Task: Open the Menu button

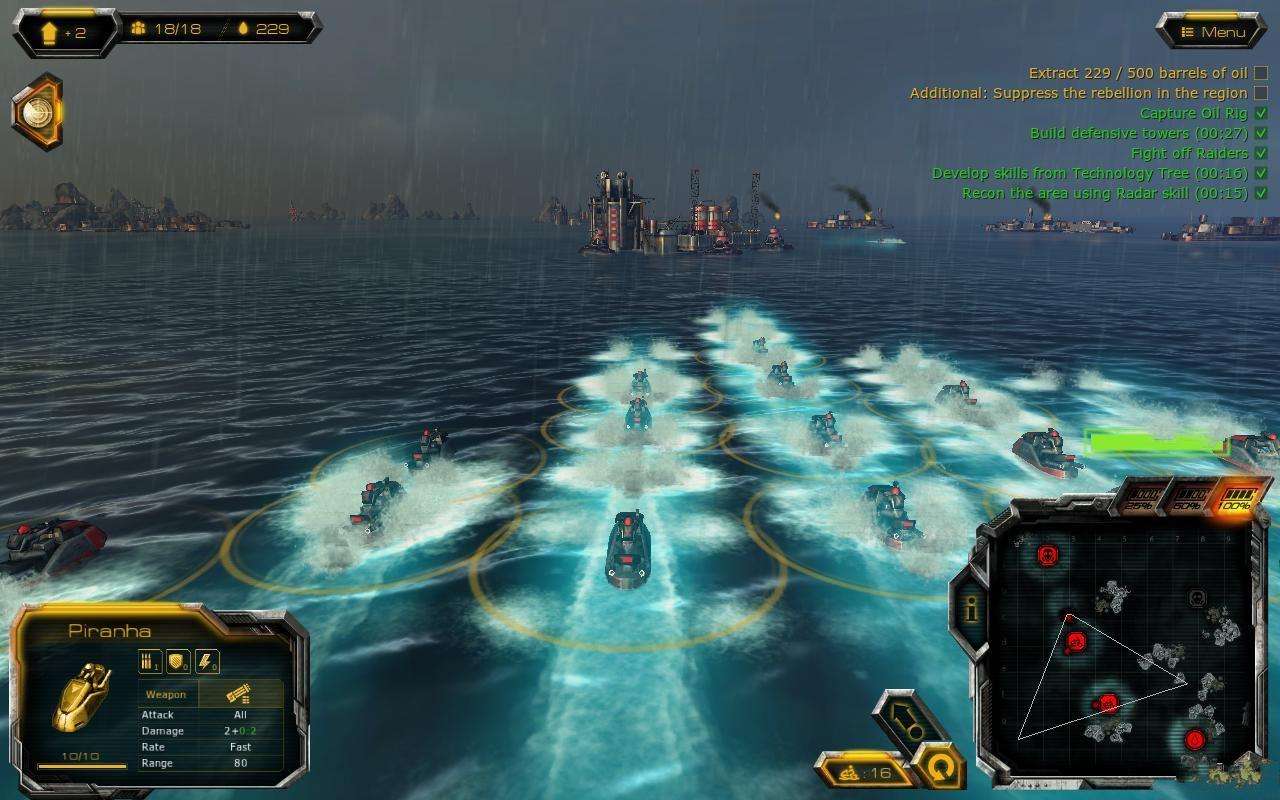Action: (1211, 32)
